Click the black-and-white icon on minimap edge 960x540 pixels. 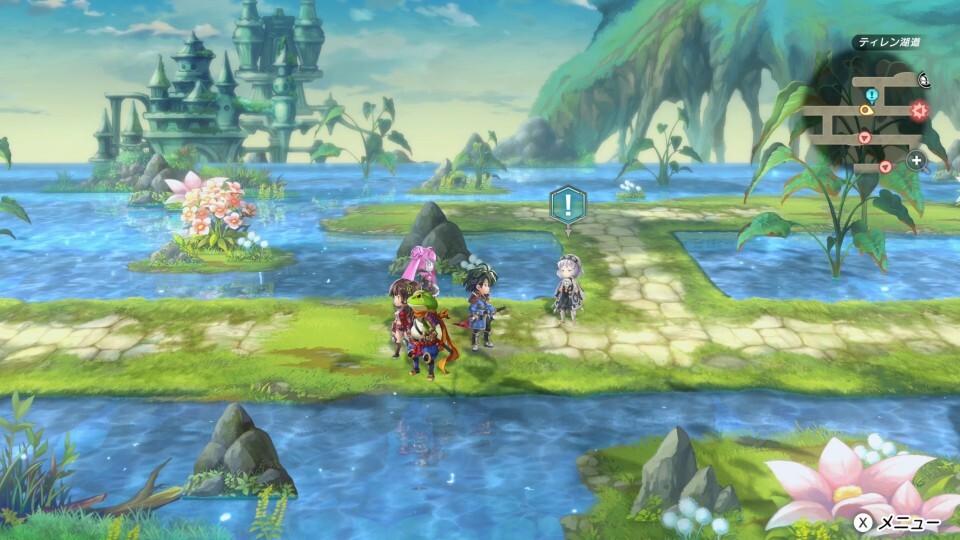tap(925, 77)
